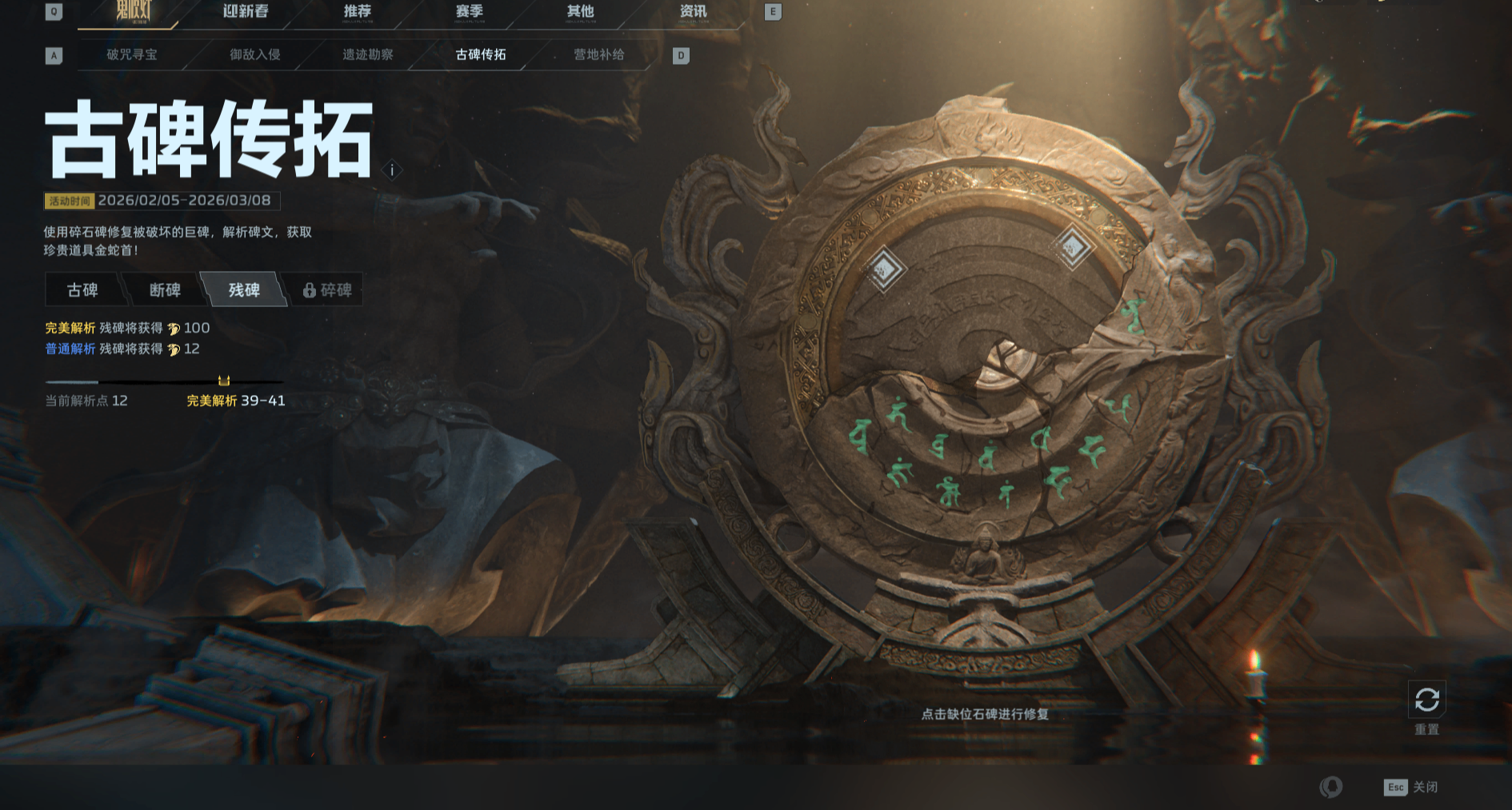The width and height of the screenshot is (1512, 810).
Task: Show the 营地补给 event sub-tab
Action: tap(598, 54)
